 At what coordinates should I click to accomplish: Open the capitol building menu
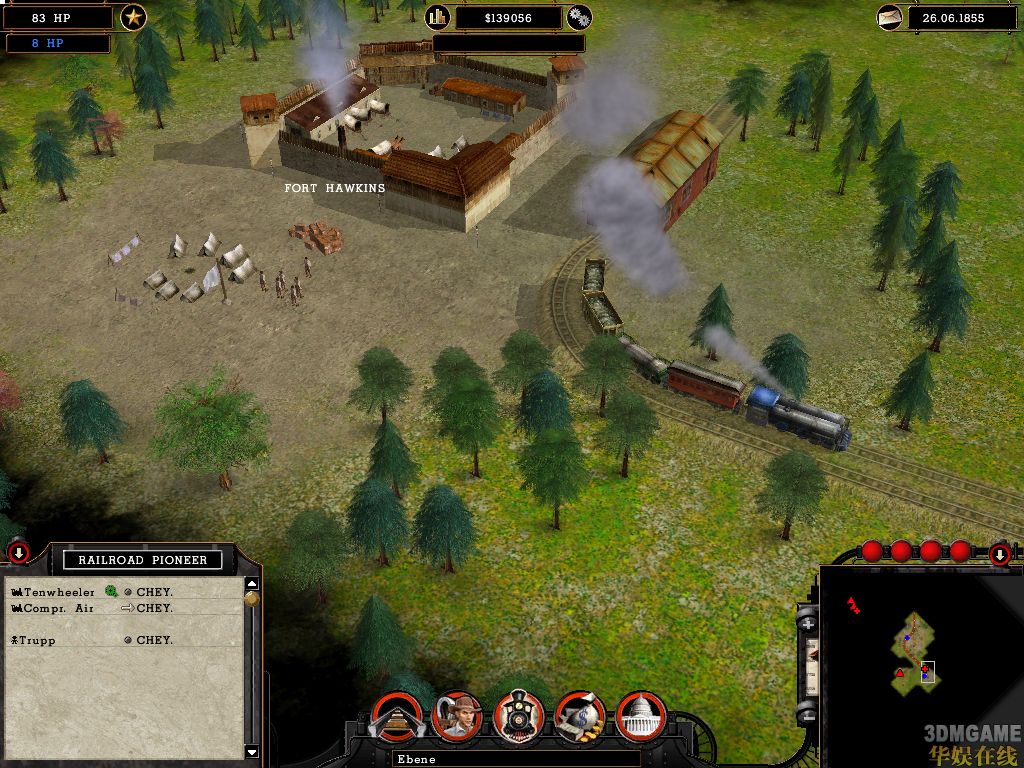[x=641, y=716]
